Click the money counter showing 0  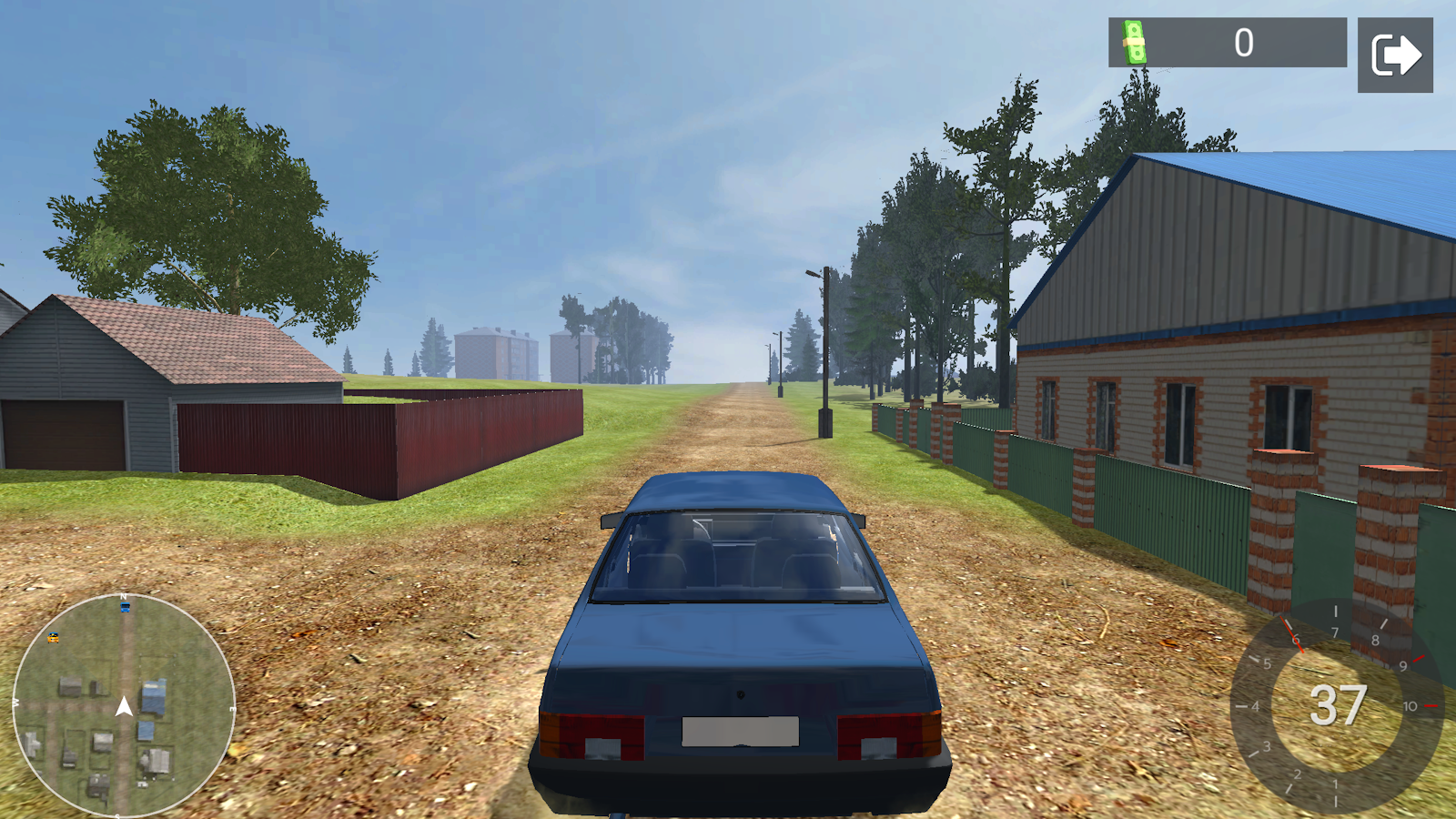pyautogui.click(x=1245, y=40)
